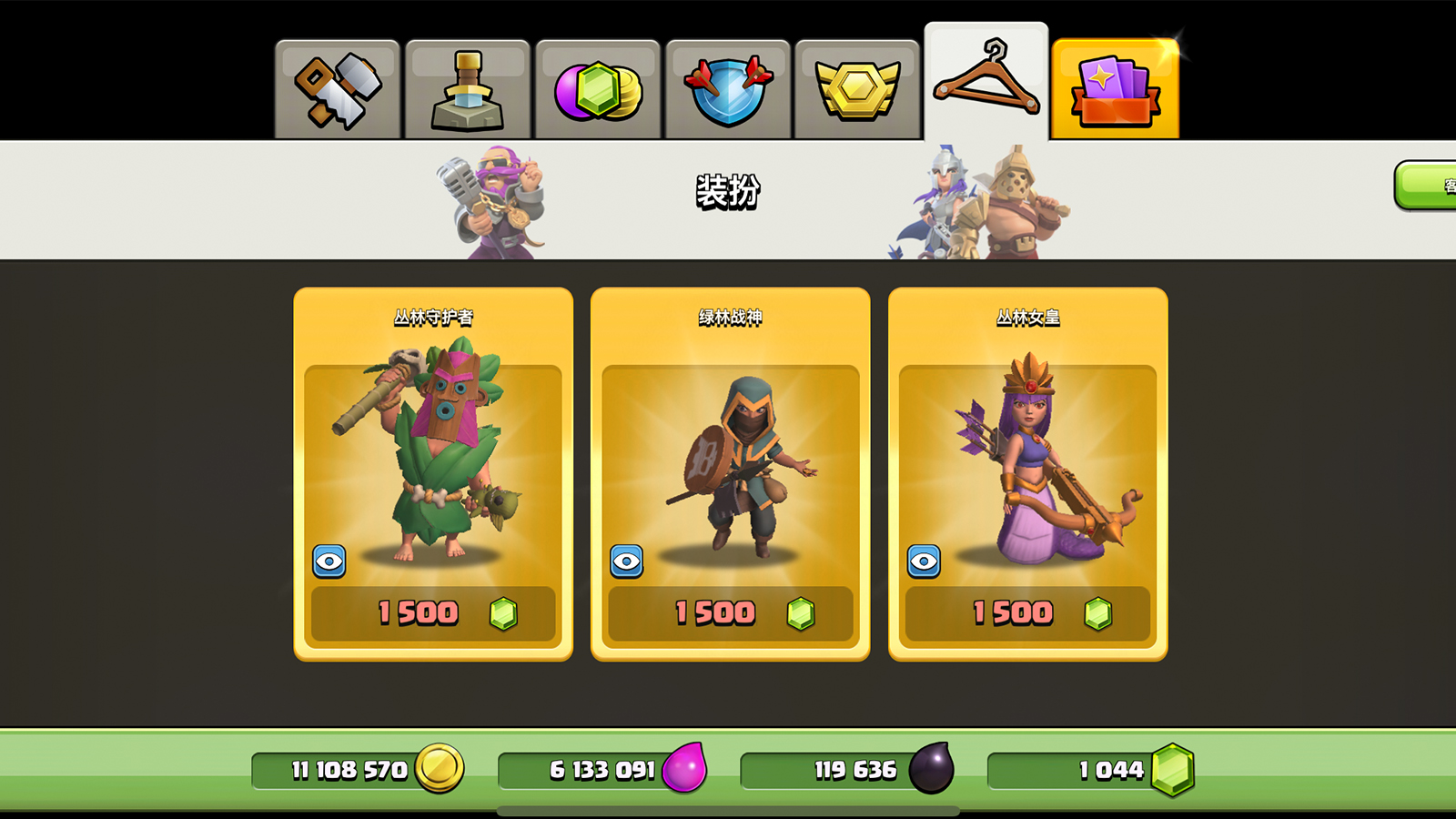The height and width of the screenshot is (819, 1456).
Task: Buy 丛林守护者 for 1500 gems
Action: click(x=433, y=614)
